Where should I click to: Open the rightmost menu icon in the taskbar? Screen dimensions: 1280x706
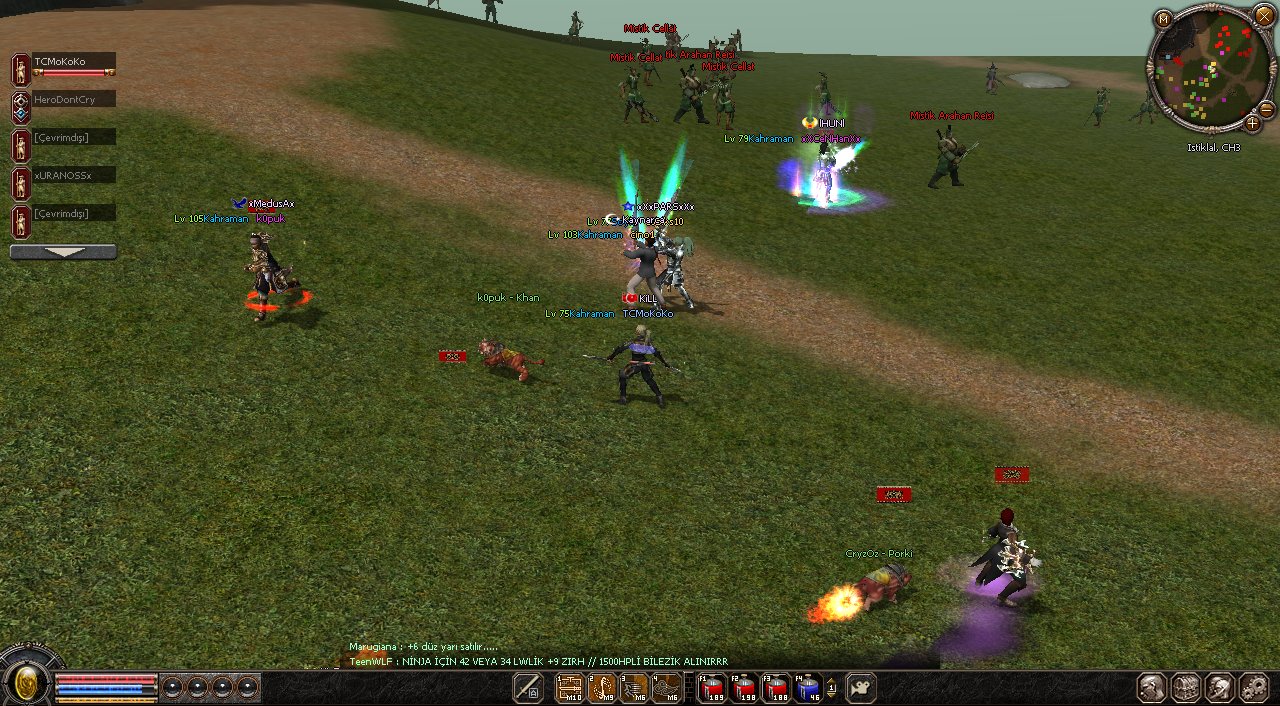(x=1253, y=688)
